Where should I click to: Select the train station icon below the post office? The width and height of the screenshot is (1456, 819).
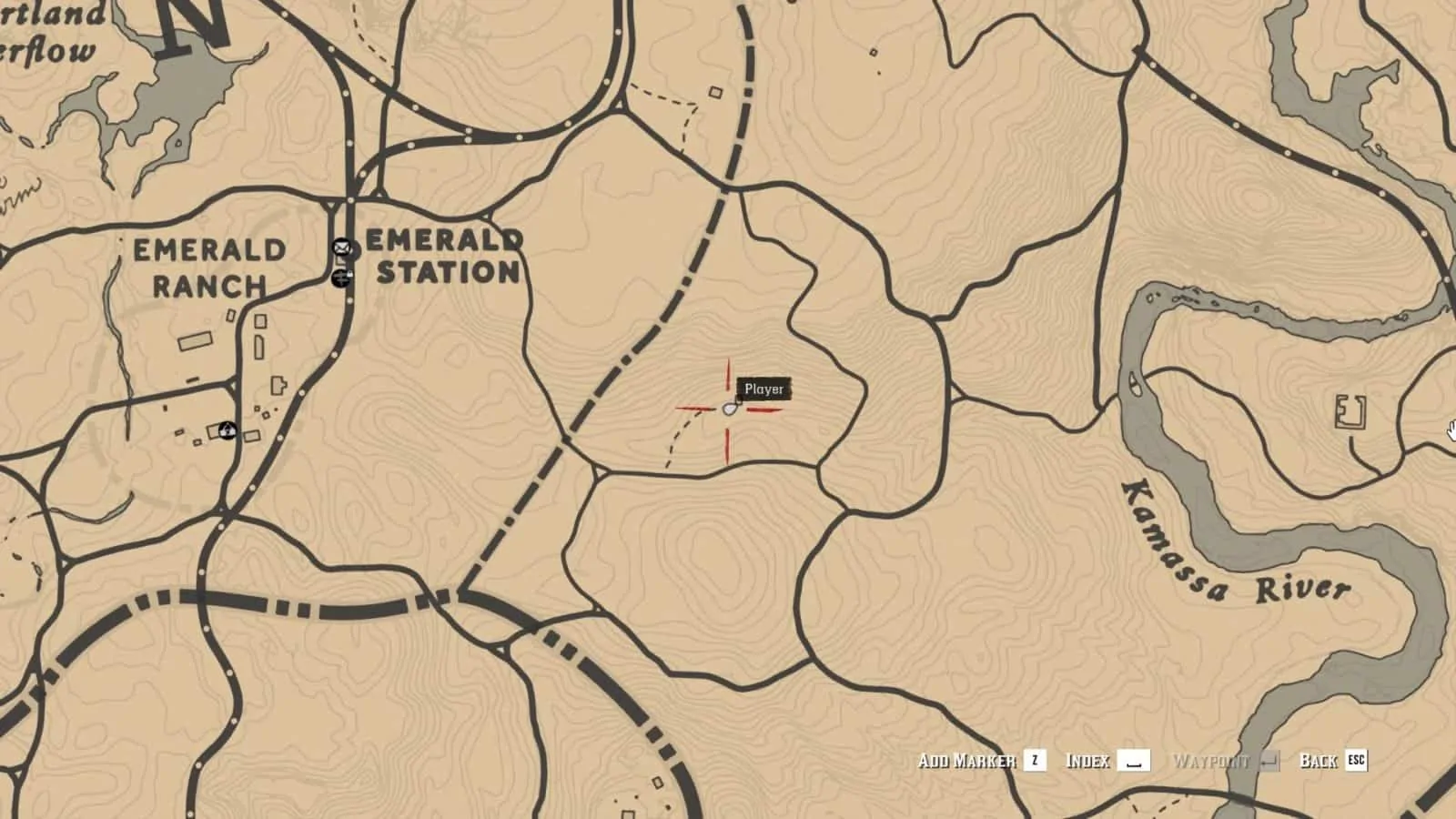[x=341, y=278]
